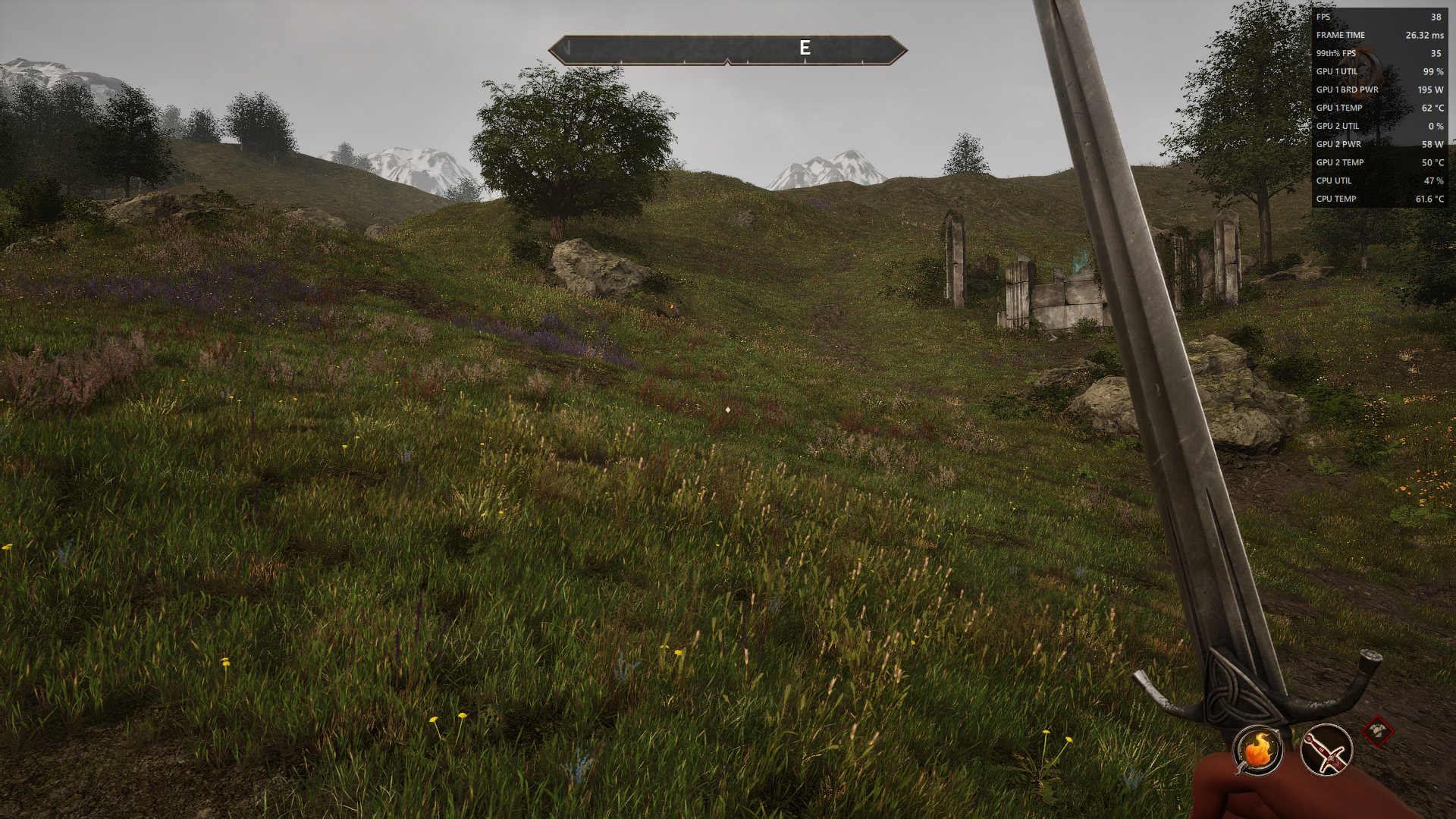Click the compass bar showing E
1456x819 pixels.
[727, 50]
